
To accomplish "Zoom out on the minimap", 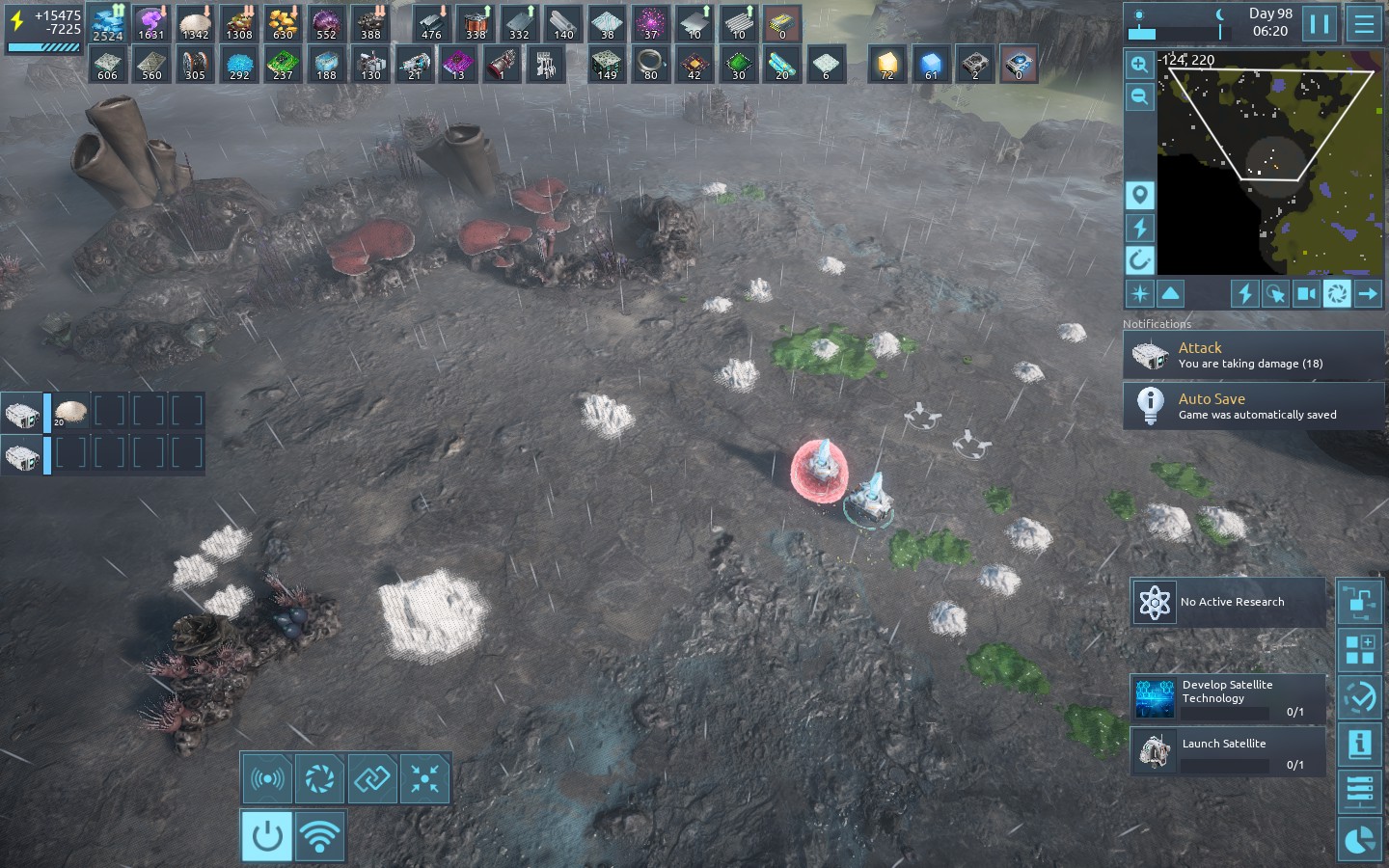I will click(x=1139, y=96).
